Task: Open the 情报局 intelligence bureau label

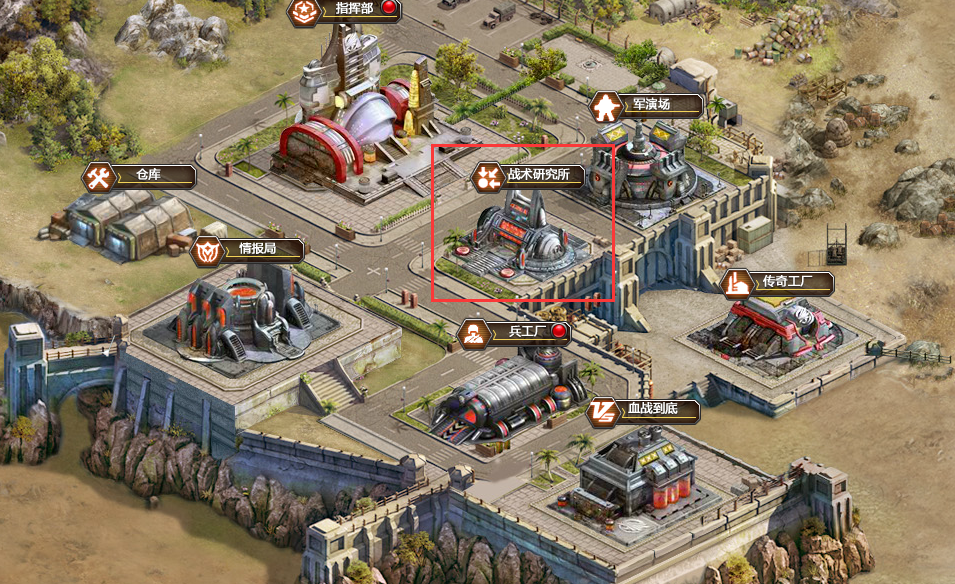Action: tap(248, 249)
